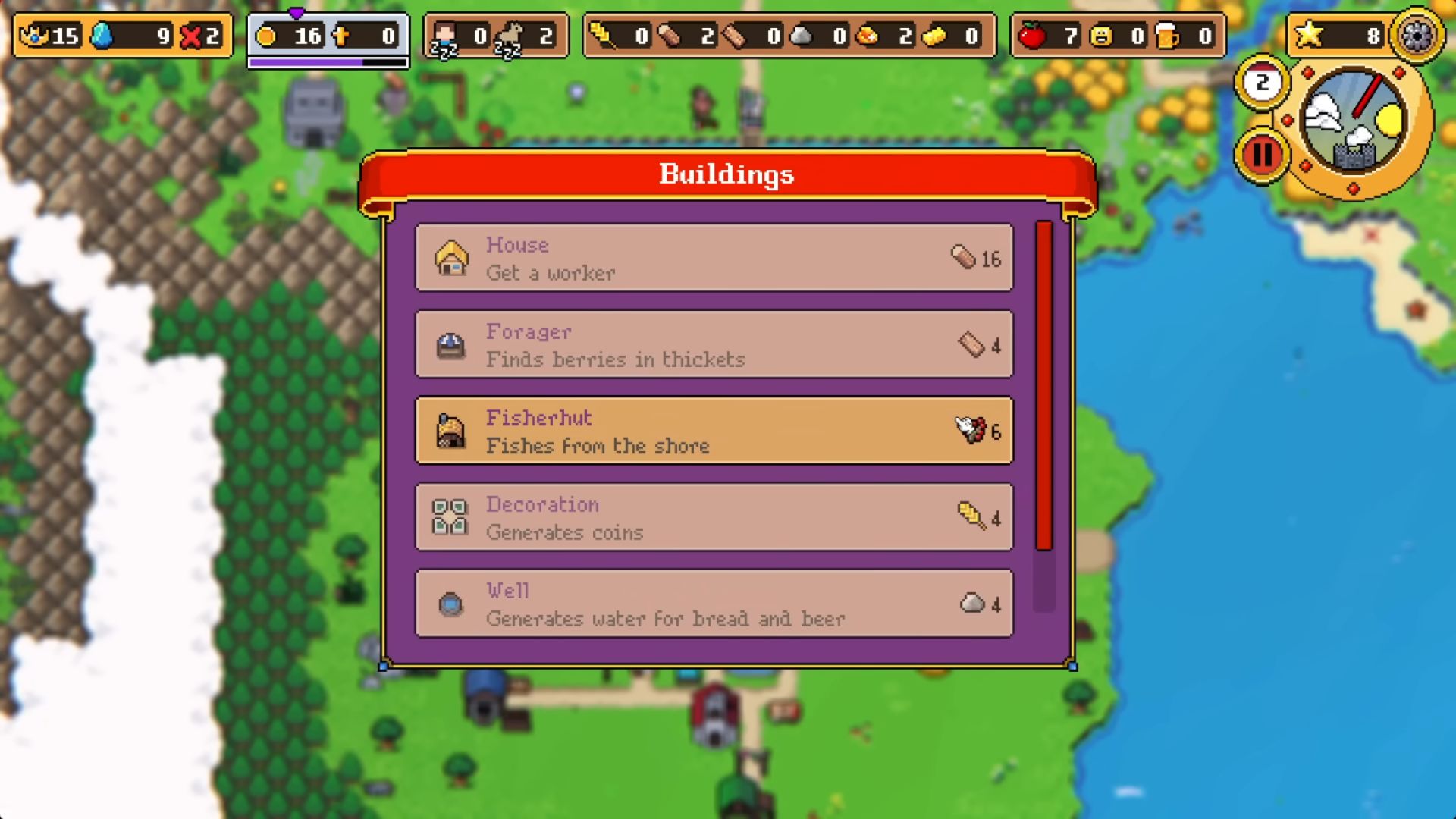Choose the House to get a worker
1456x819 pixels.
coord(713,258)
